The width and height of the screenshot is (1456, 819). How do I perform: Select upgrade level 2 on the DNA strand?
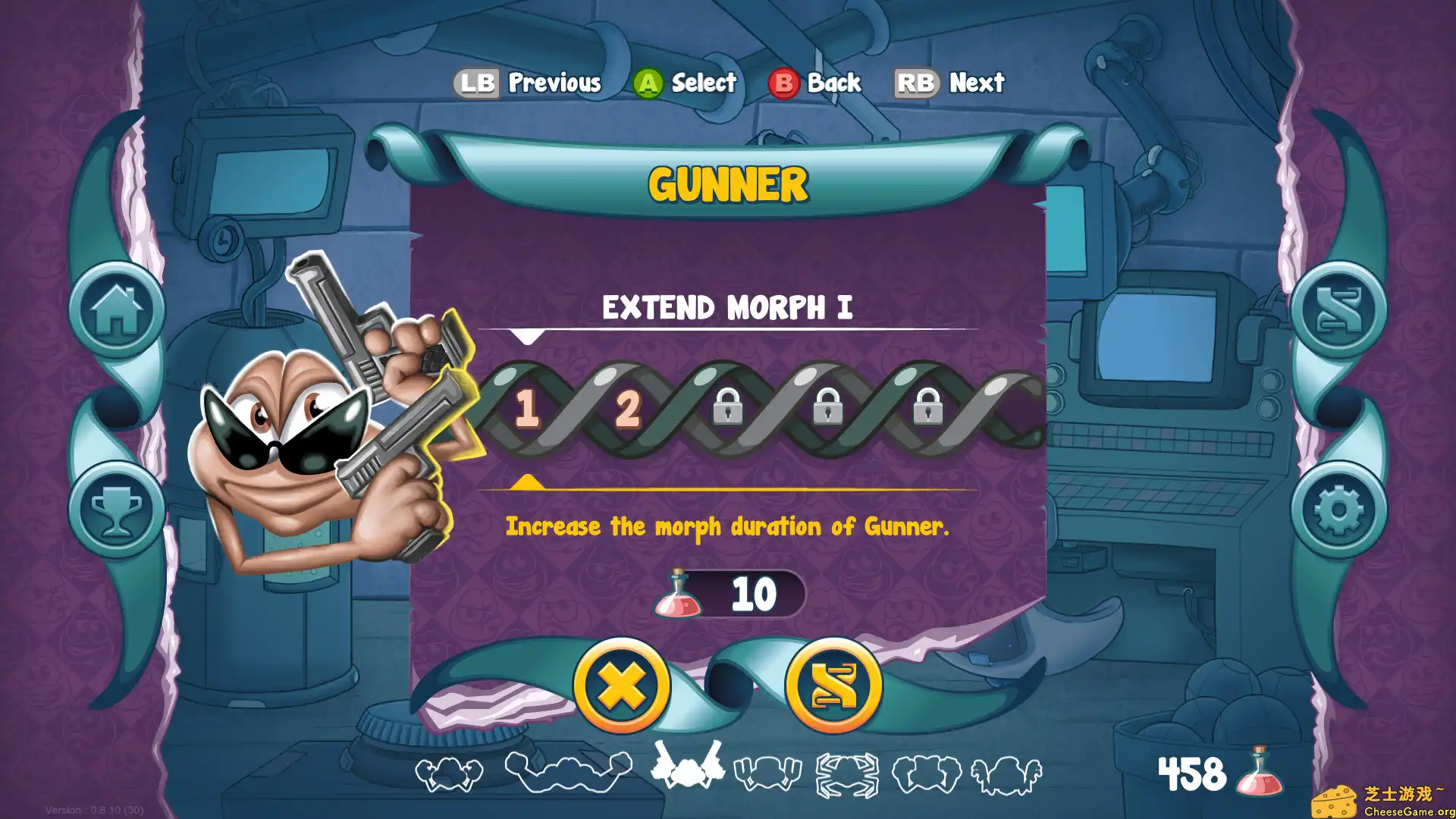(628, 409)
